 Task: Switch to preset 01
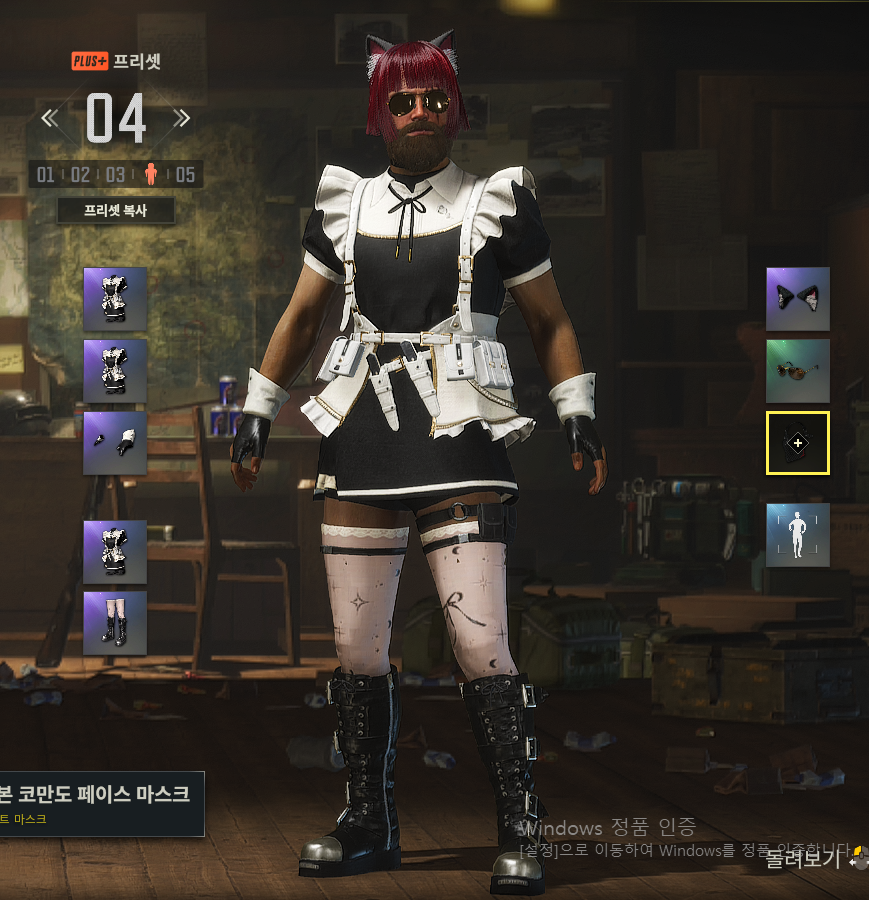46,175
